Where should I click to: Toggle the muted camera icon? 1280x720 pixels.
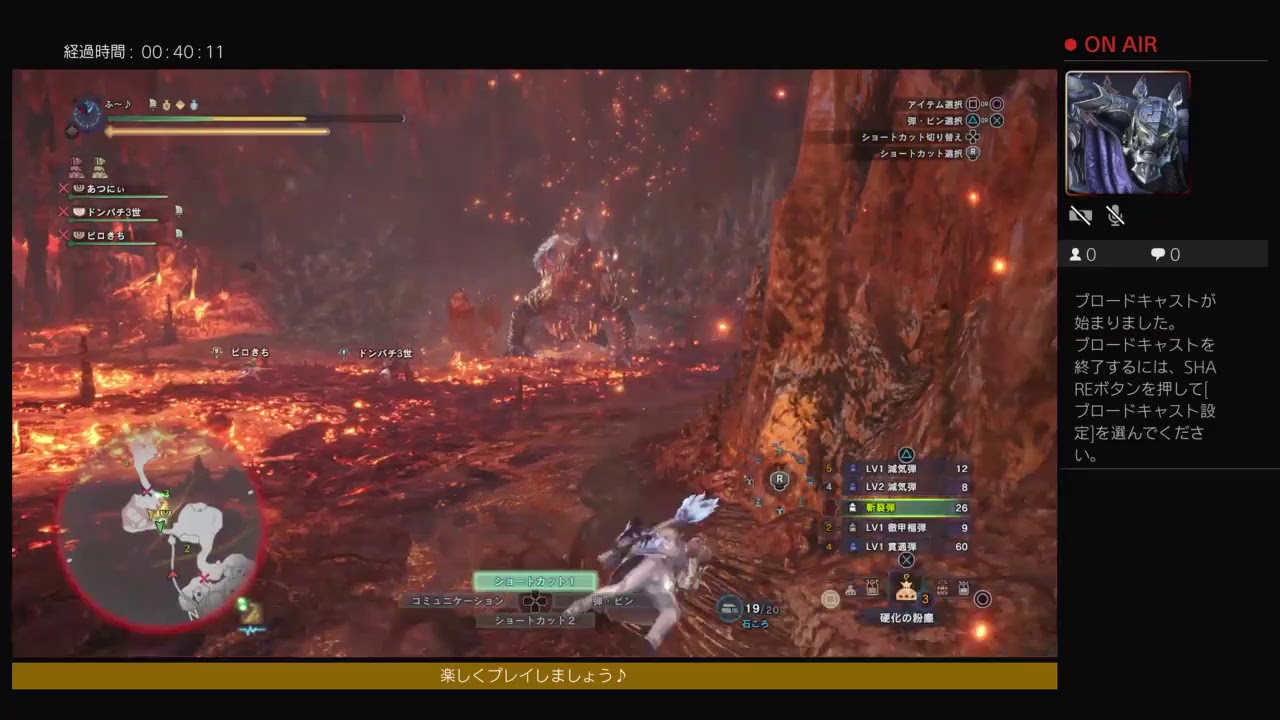pyautogui.click(x=1081, y=215)
